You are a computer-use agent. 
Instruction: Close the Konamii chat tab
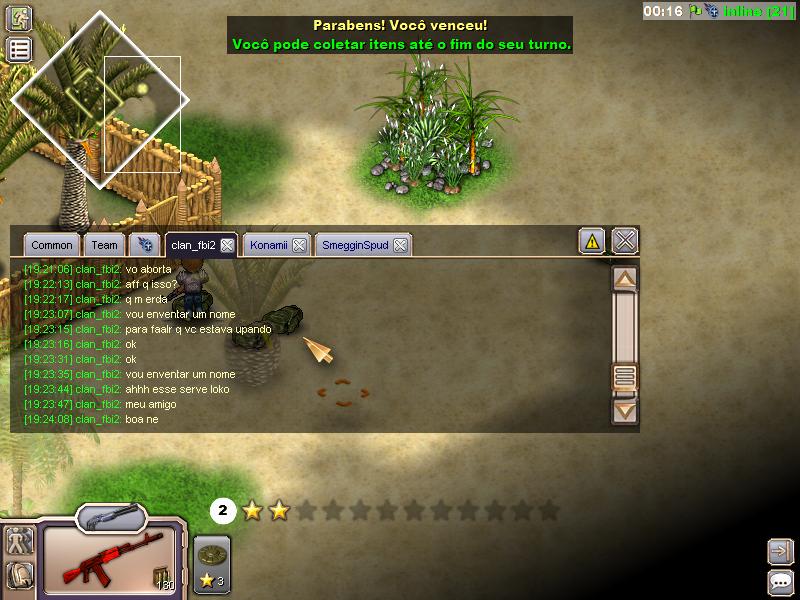click(x=299, y=245)
